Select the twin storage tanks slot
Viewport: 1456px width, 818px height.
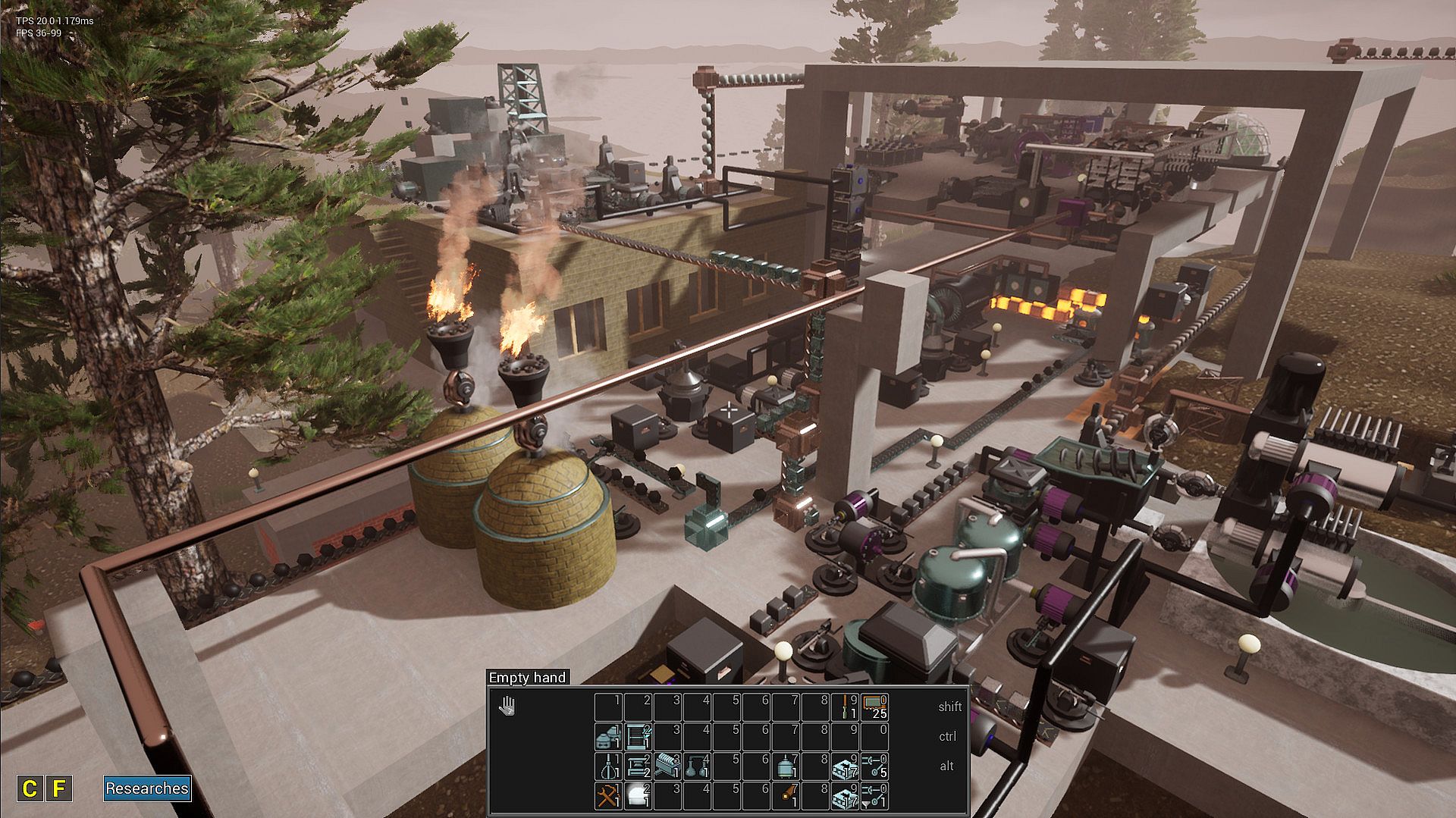[607, 736]
